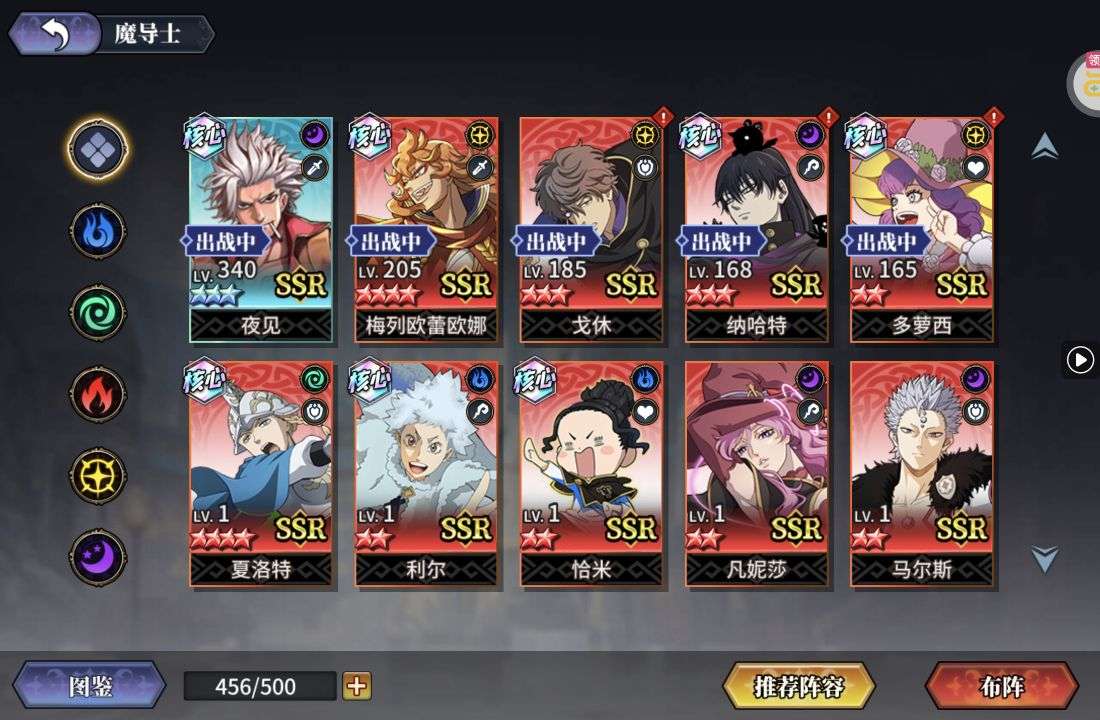Filter by the red fire attribute
This screenshot has height=720, width=1100.
click(98, 394)
